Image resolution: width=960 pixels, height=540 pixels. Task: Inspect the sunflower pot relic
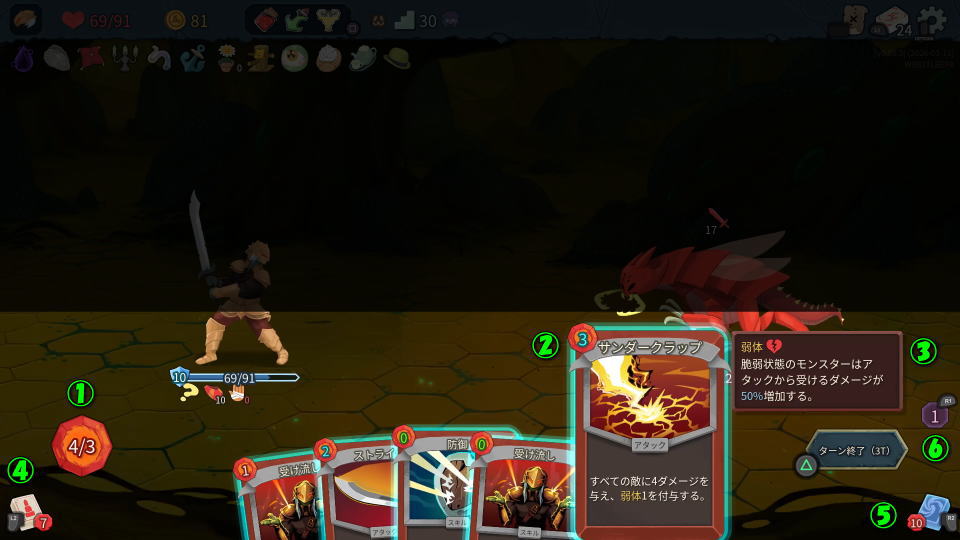pos(227,59)
